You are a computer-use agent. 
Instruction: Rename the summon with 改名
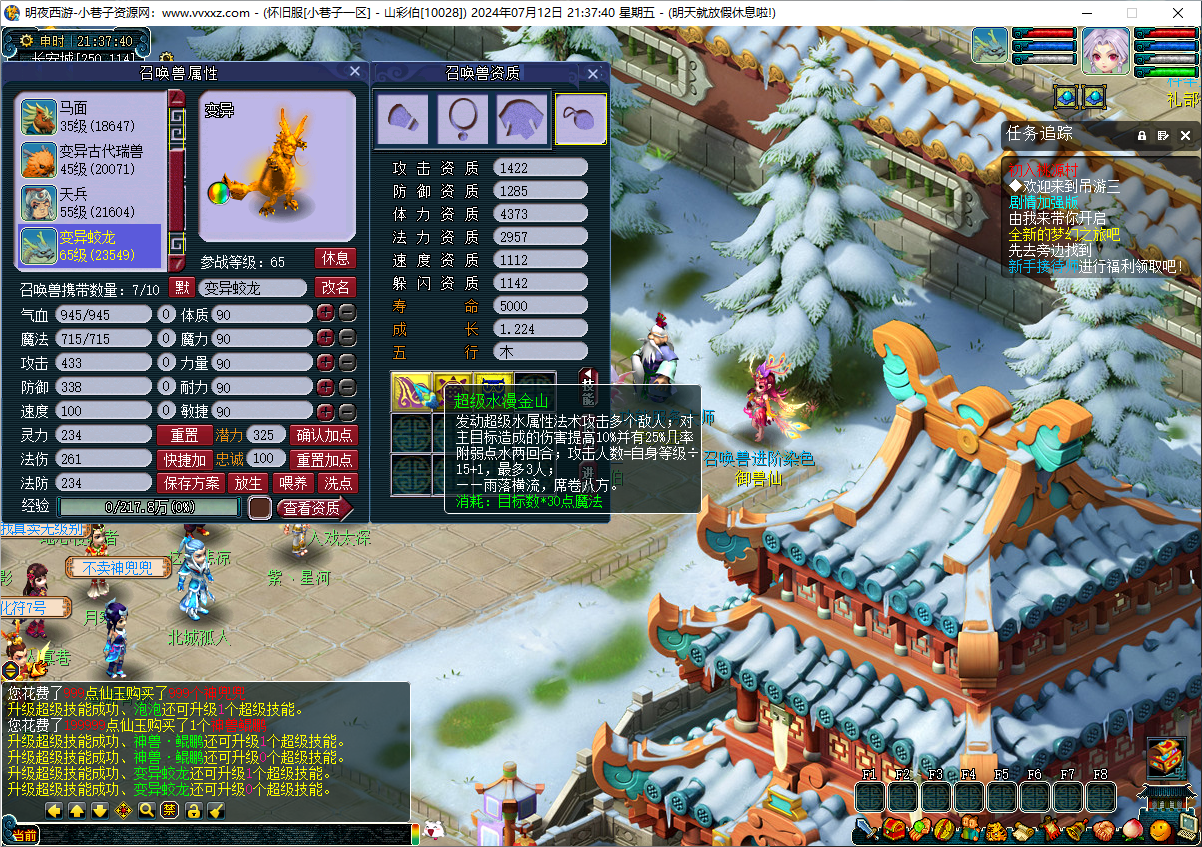point(336,287)
